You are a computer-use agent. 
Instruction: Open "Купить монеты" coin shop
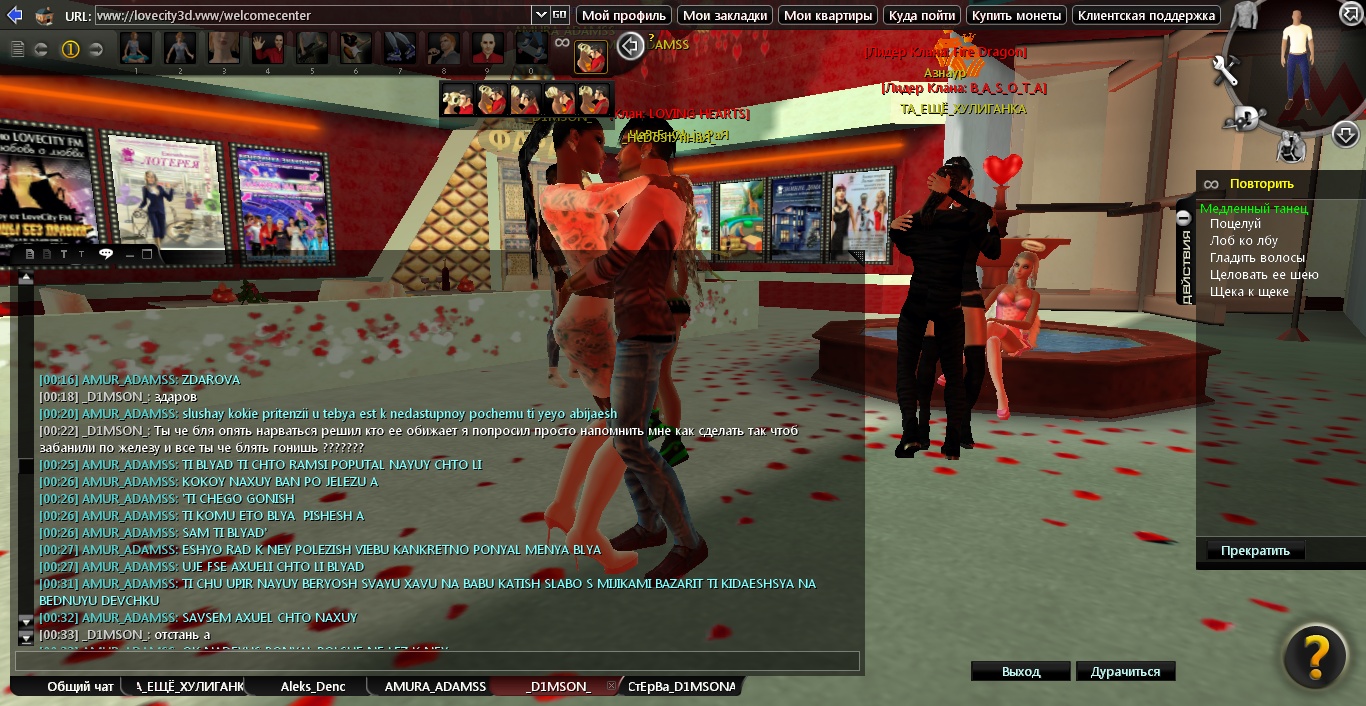tap(1016, 15)
